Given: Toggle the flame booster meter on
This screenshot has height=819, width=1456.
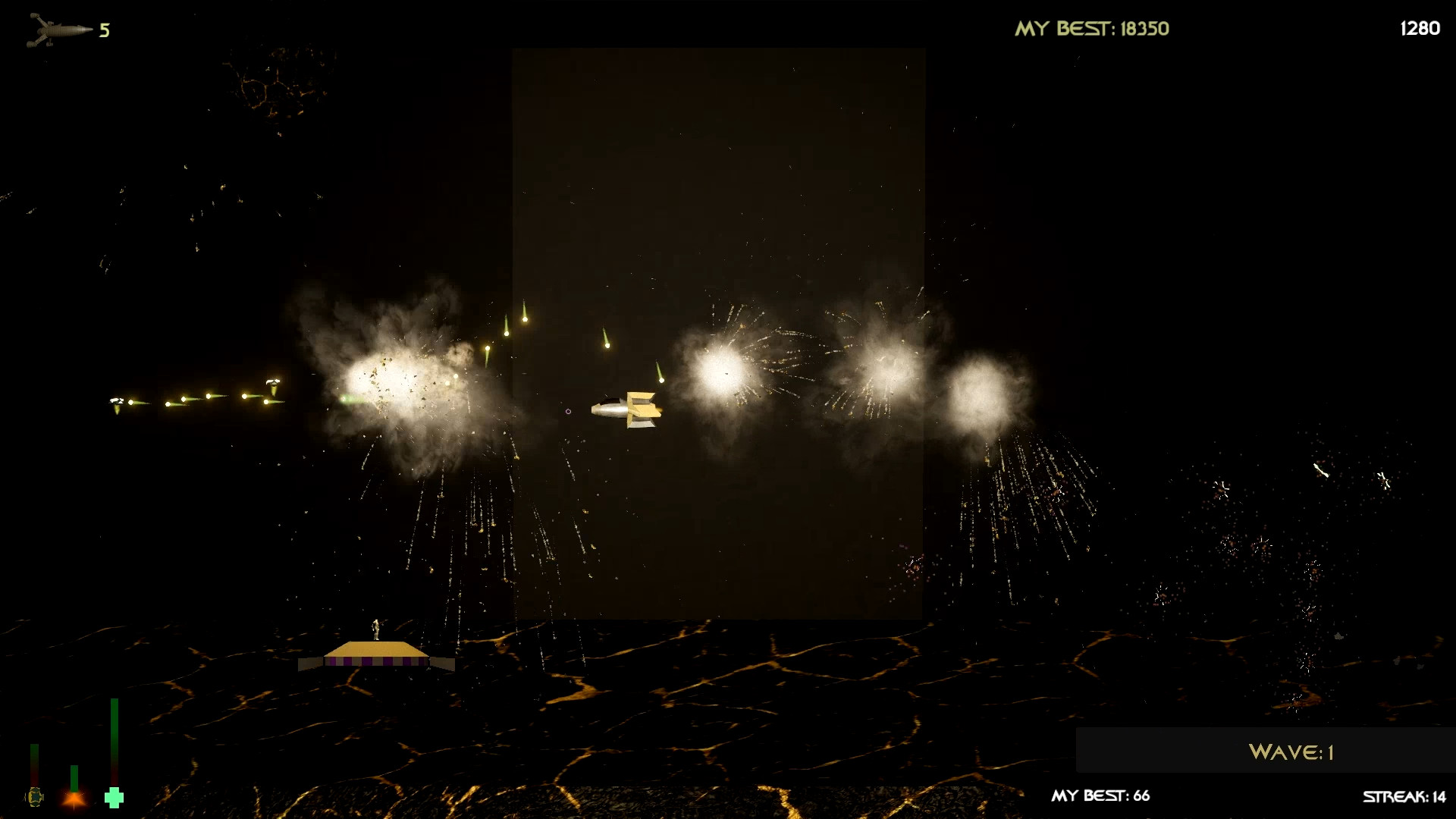Looking at the screenshot, I should click(x=74, y=777).
